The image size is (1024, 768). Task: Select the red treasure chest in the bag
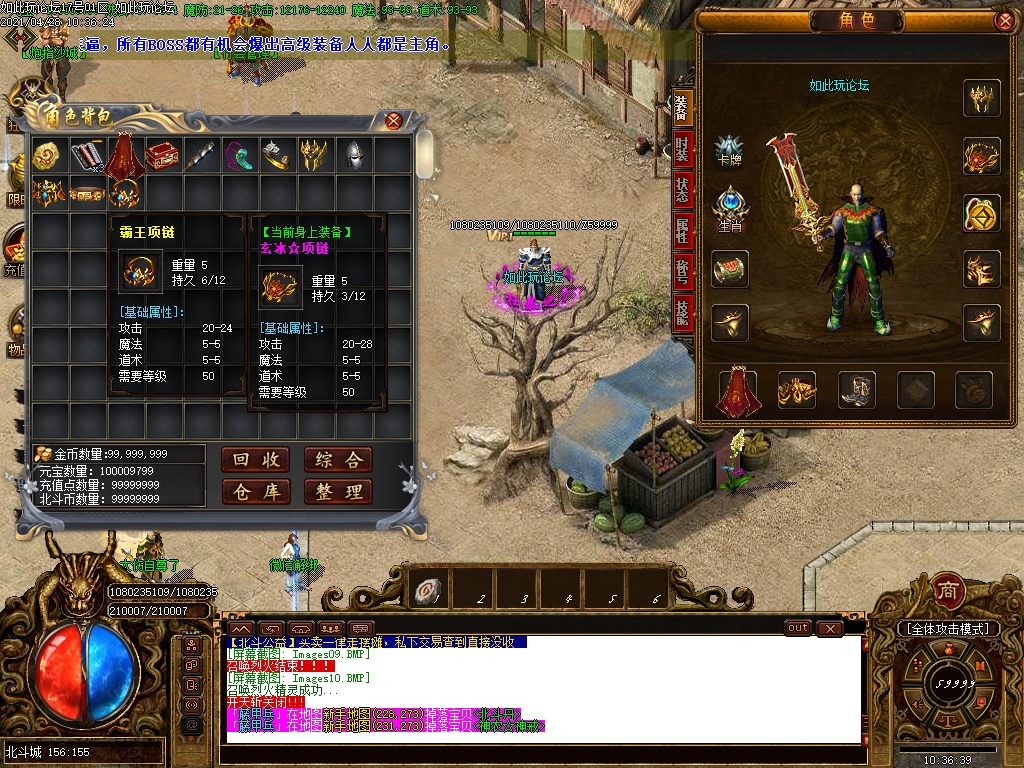(164, 155)
